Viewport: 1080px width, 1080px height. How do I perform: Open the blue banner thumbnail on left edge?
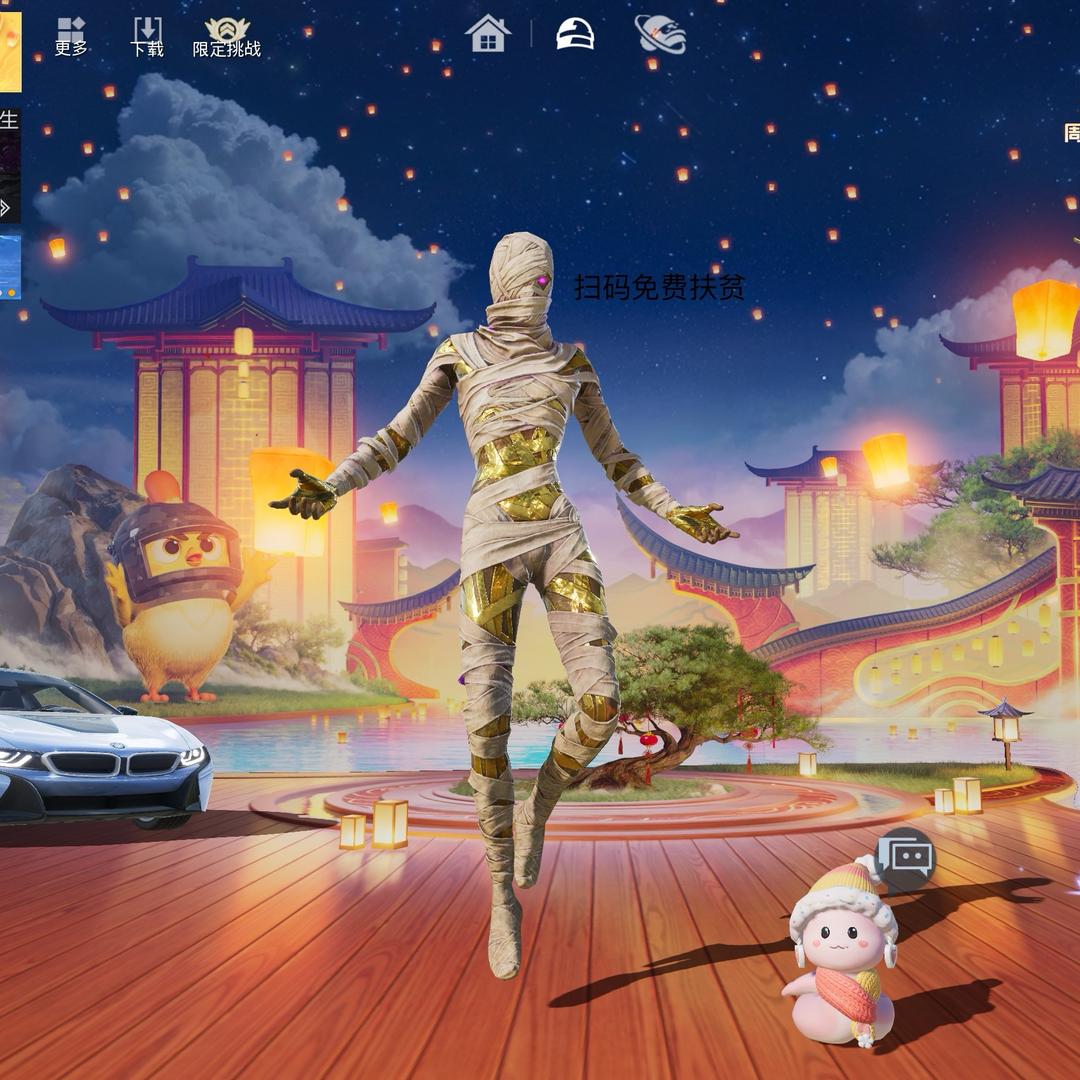(x=10, y=266)
